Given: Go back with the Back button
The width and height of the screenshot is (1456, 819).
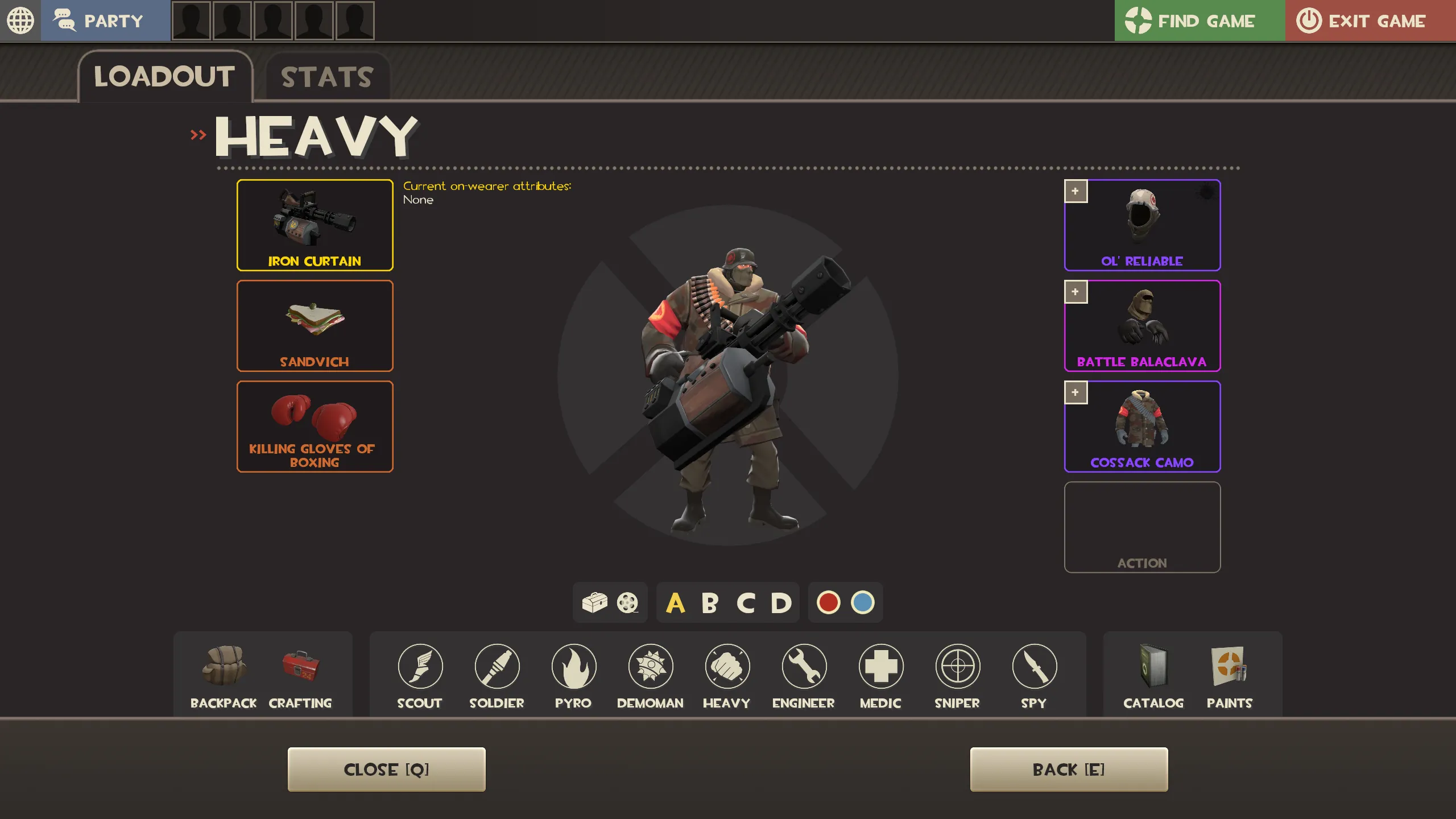Looking at the screenshot, I should pyautogui.click(x=1069, y=770).
